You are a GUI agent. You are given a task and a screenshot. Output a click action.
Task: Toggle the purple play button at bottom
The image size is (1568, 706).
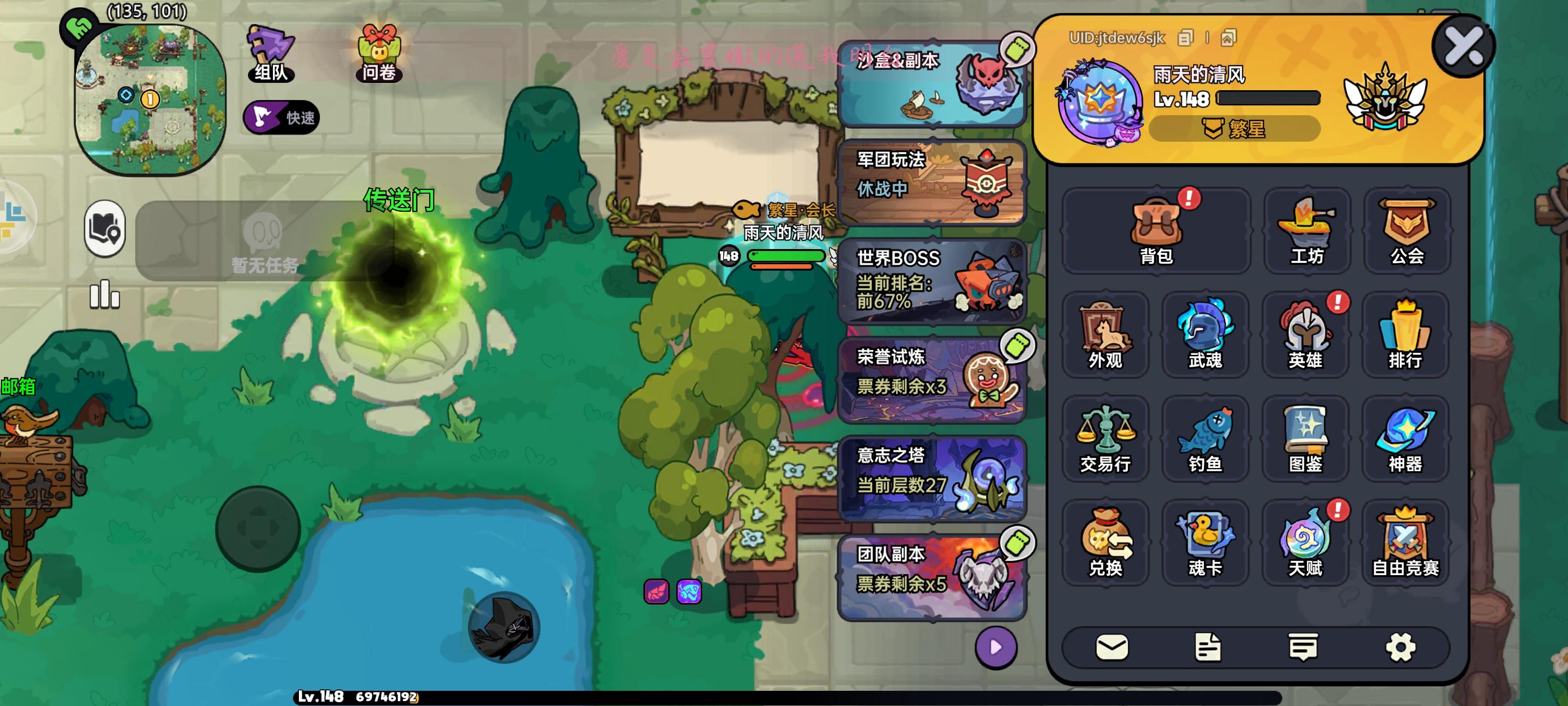tap(998, 649)
